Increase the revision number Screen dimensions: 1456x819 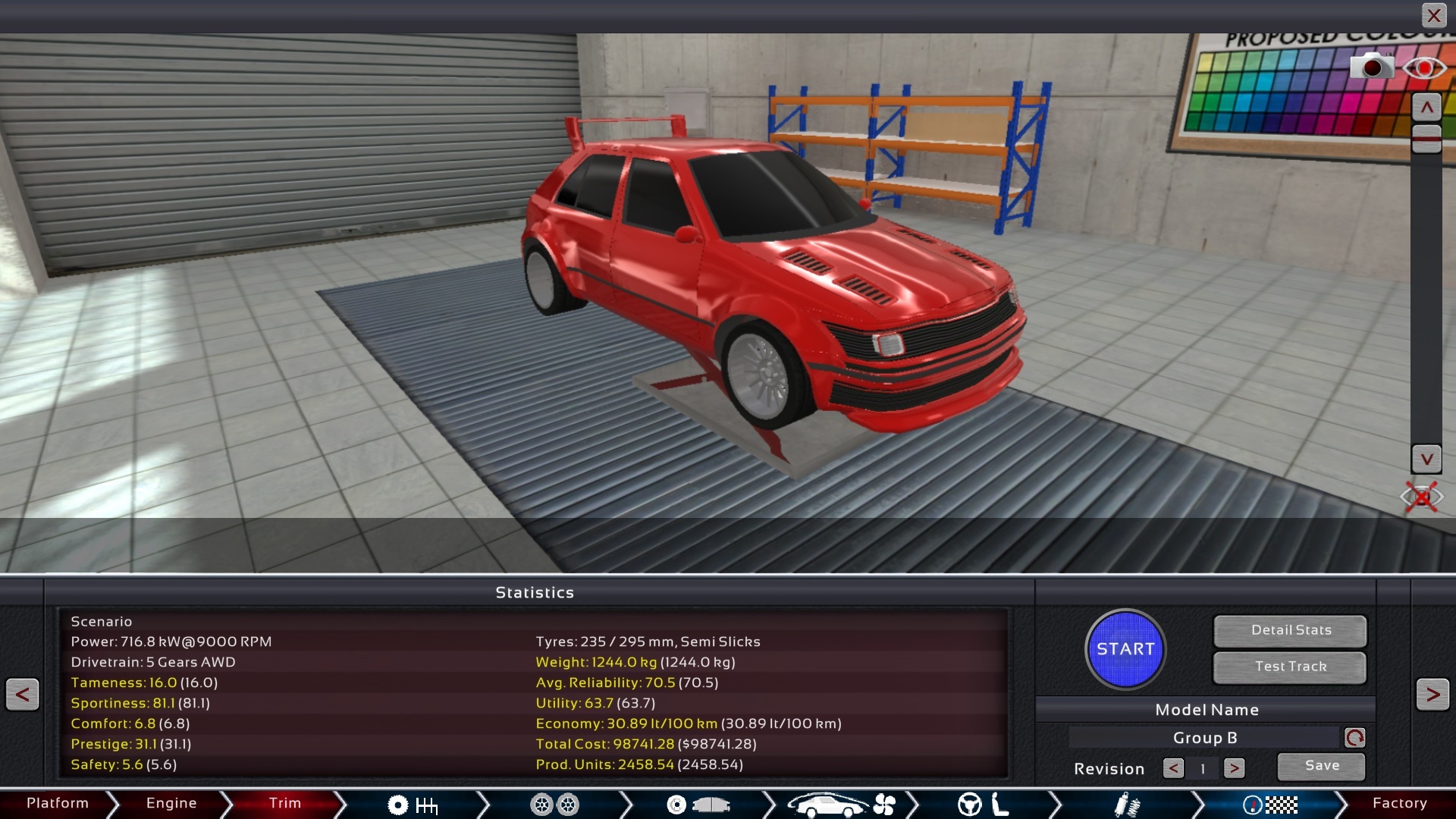pyautogui.click(x=1234, y=769)
